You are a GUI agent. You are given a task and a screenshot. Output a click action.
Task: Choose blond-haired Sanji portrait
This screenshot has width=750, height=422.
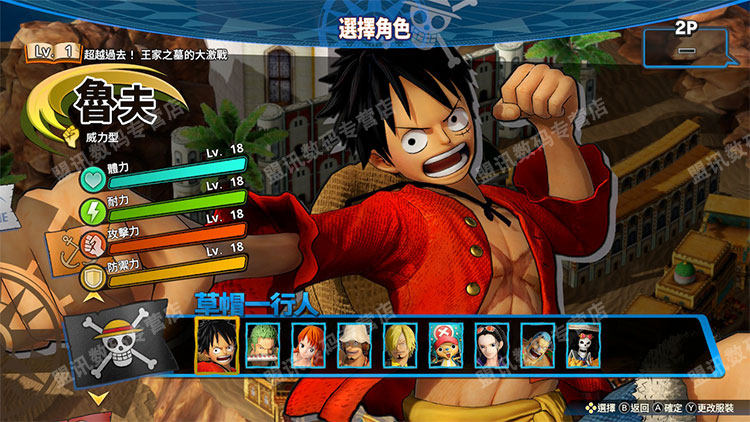pyautogui.click(x=401, y=345)
